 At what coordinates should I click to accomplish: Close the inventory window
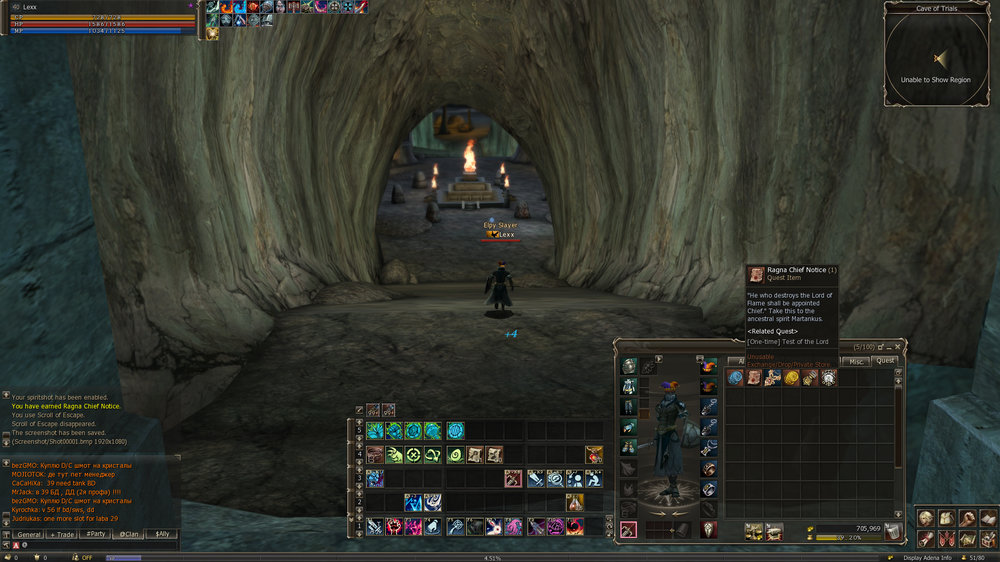pyautogui.click(x=898, y=346)
